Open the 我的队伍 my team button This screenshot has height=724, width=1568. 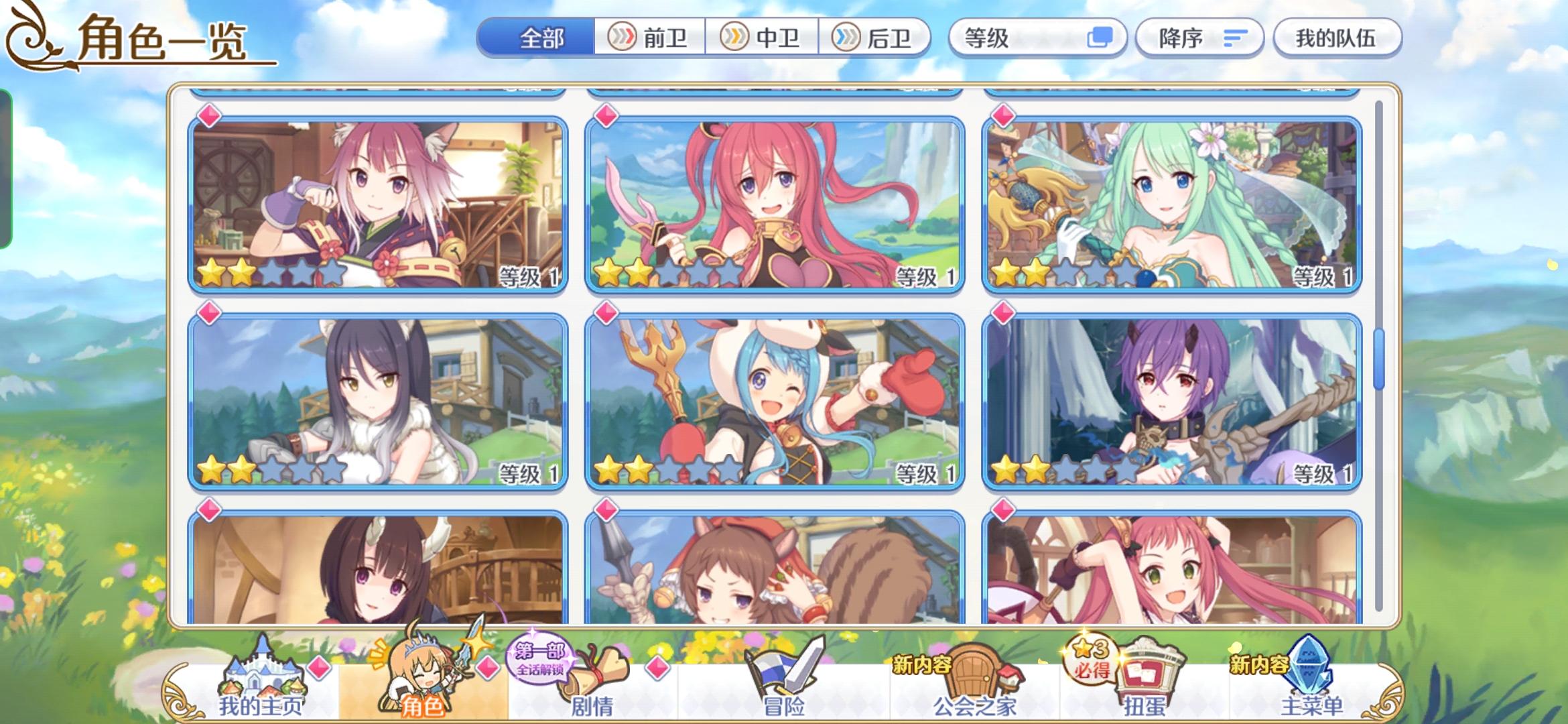click(x=1337, y=38)
